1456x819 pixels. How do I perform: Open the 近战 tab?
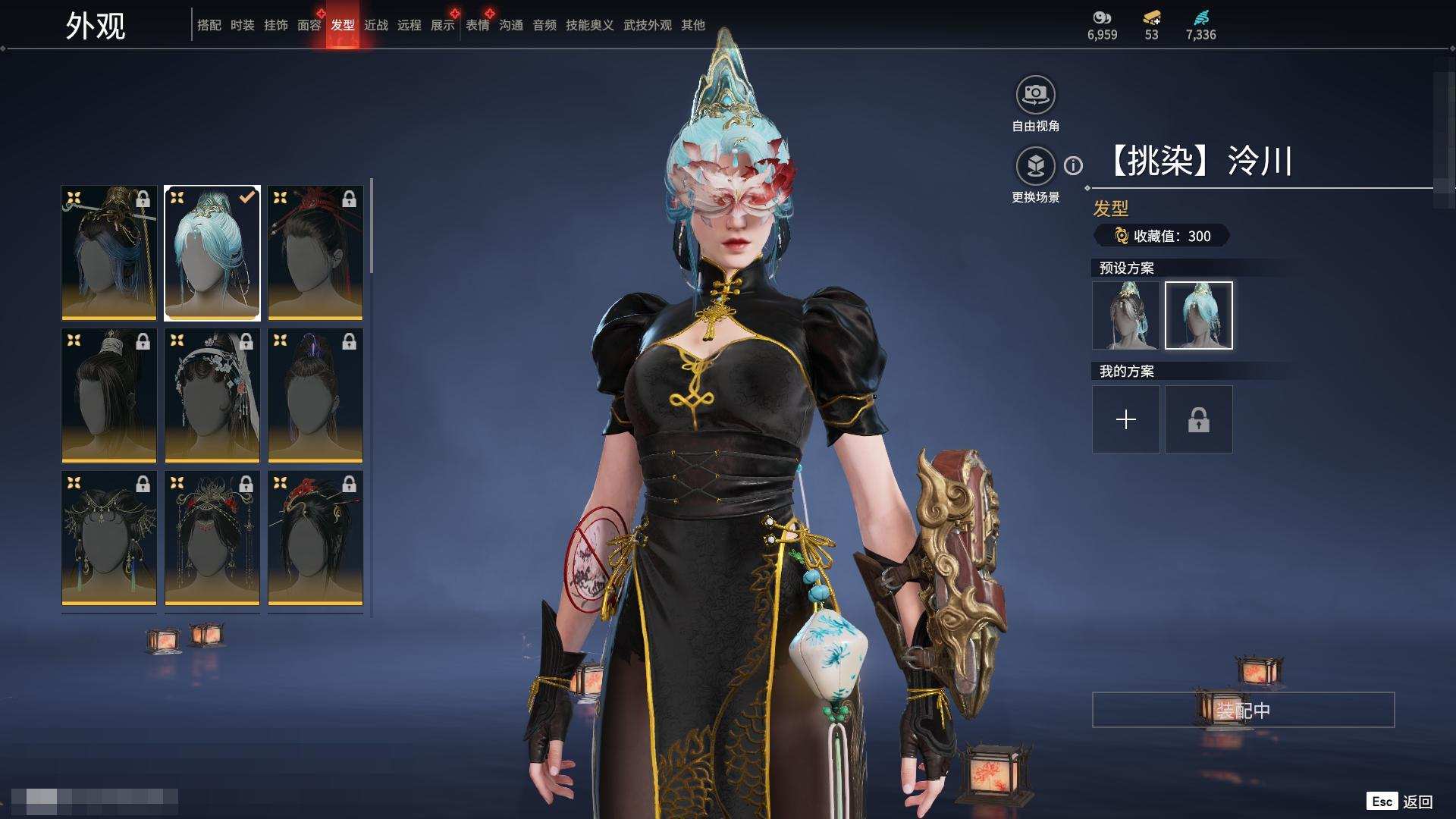pos(375,25)
